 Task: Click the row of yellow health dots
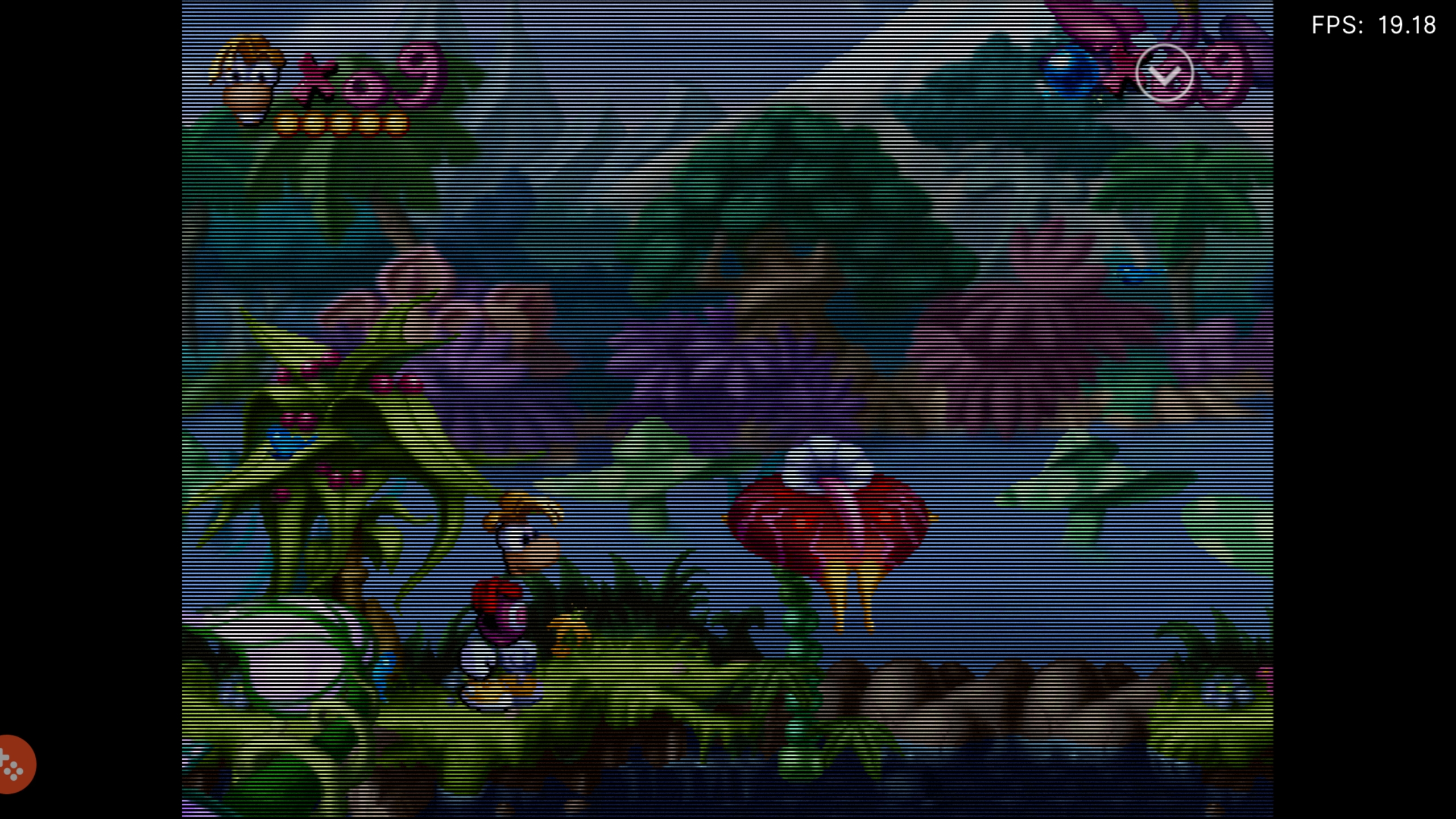pyautogui.click(x=341, y=122)
